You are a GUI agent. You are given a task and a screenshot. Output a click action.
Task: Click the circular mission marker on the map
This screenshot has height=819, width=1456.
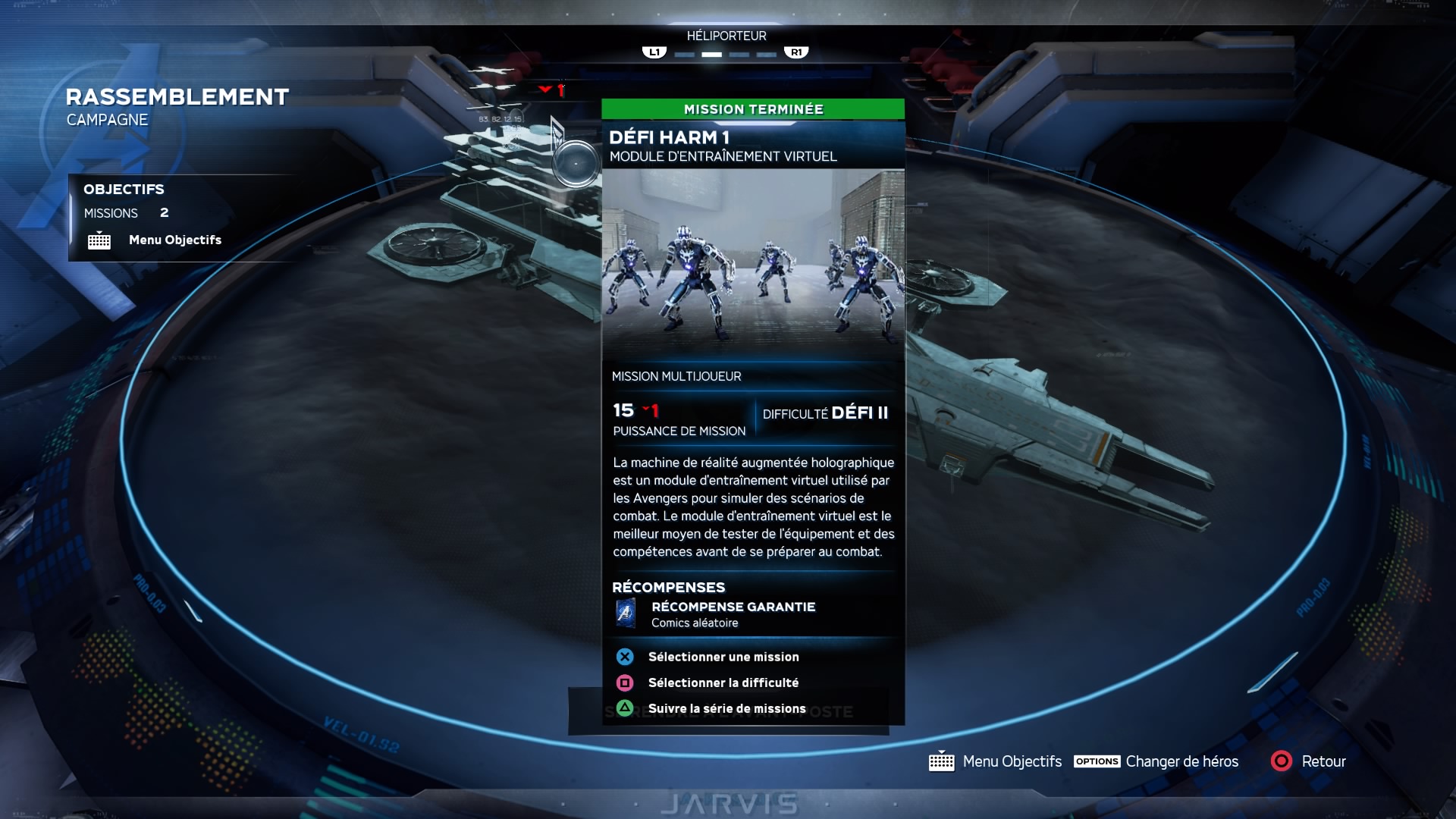(576, 164)
